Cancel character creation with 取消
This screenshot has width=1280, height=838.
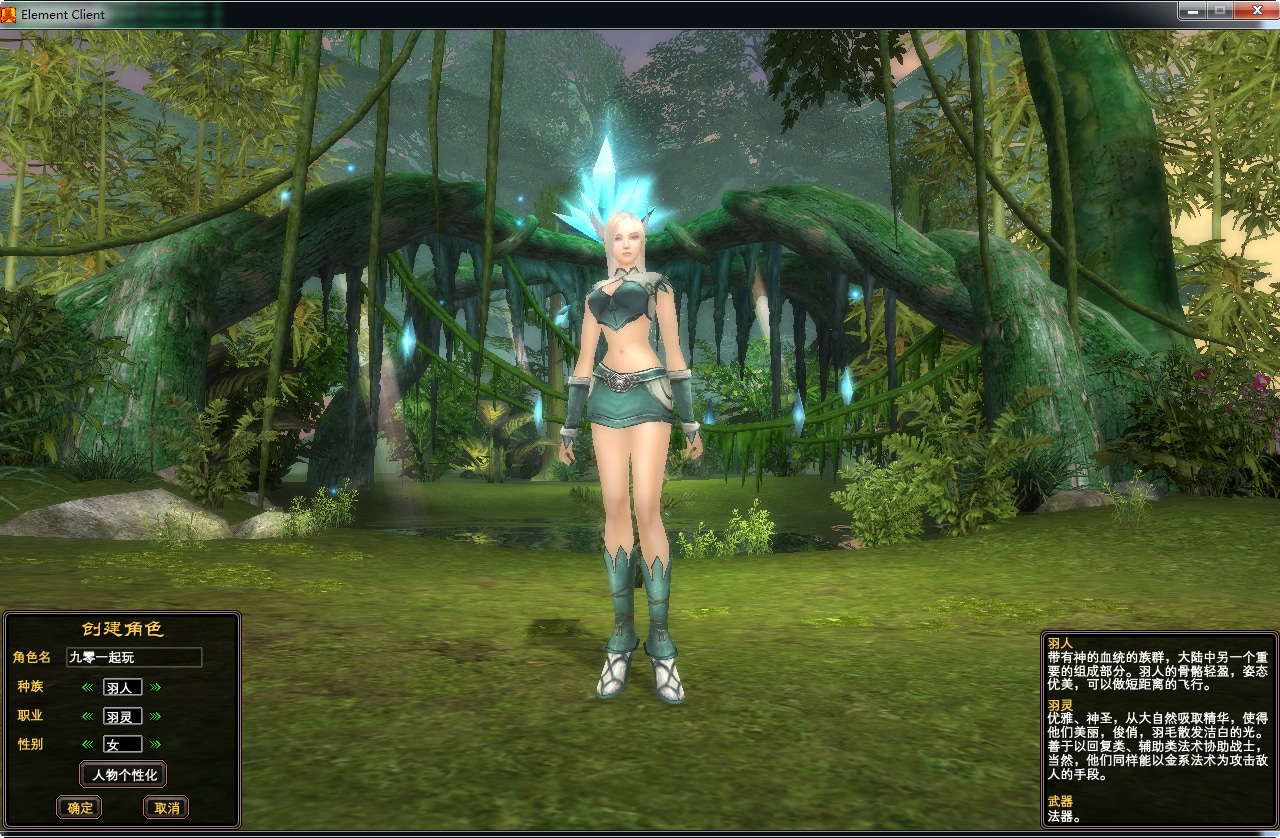166,808
